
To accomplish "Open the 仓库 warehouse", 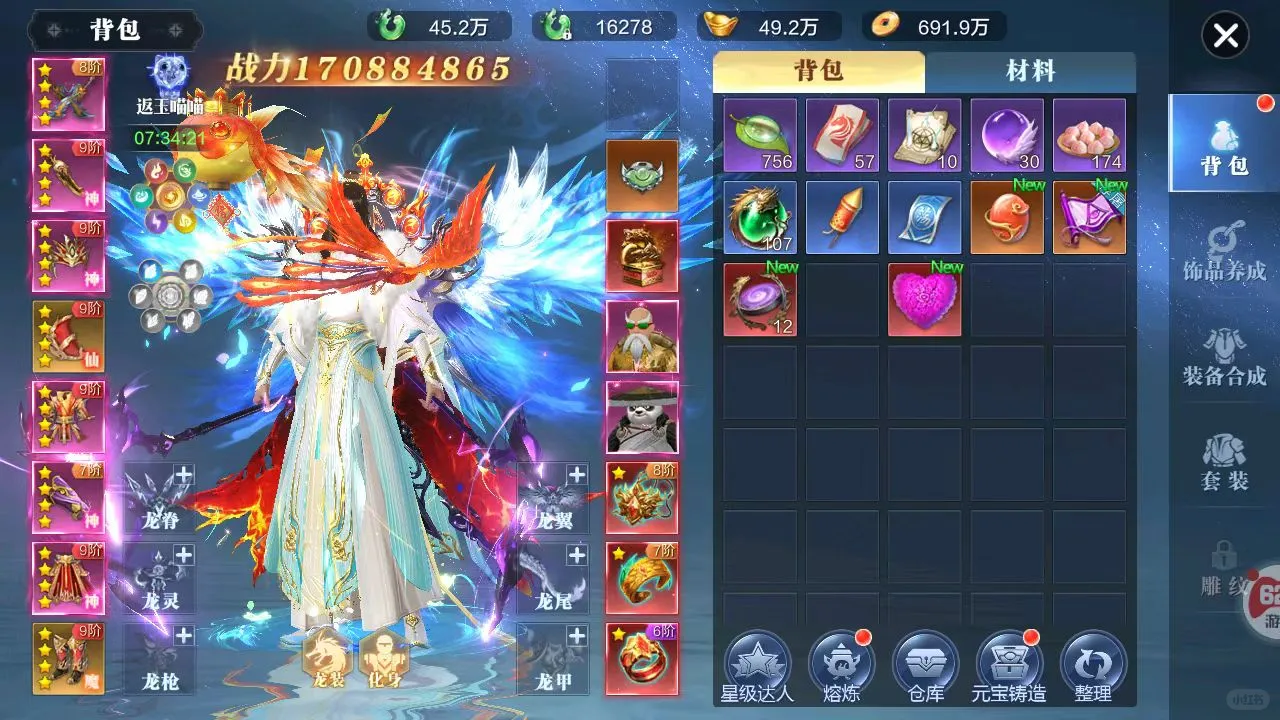I will (x=925, y=667).
